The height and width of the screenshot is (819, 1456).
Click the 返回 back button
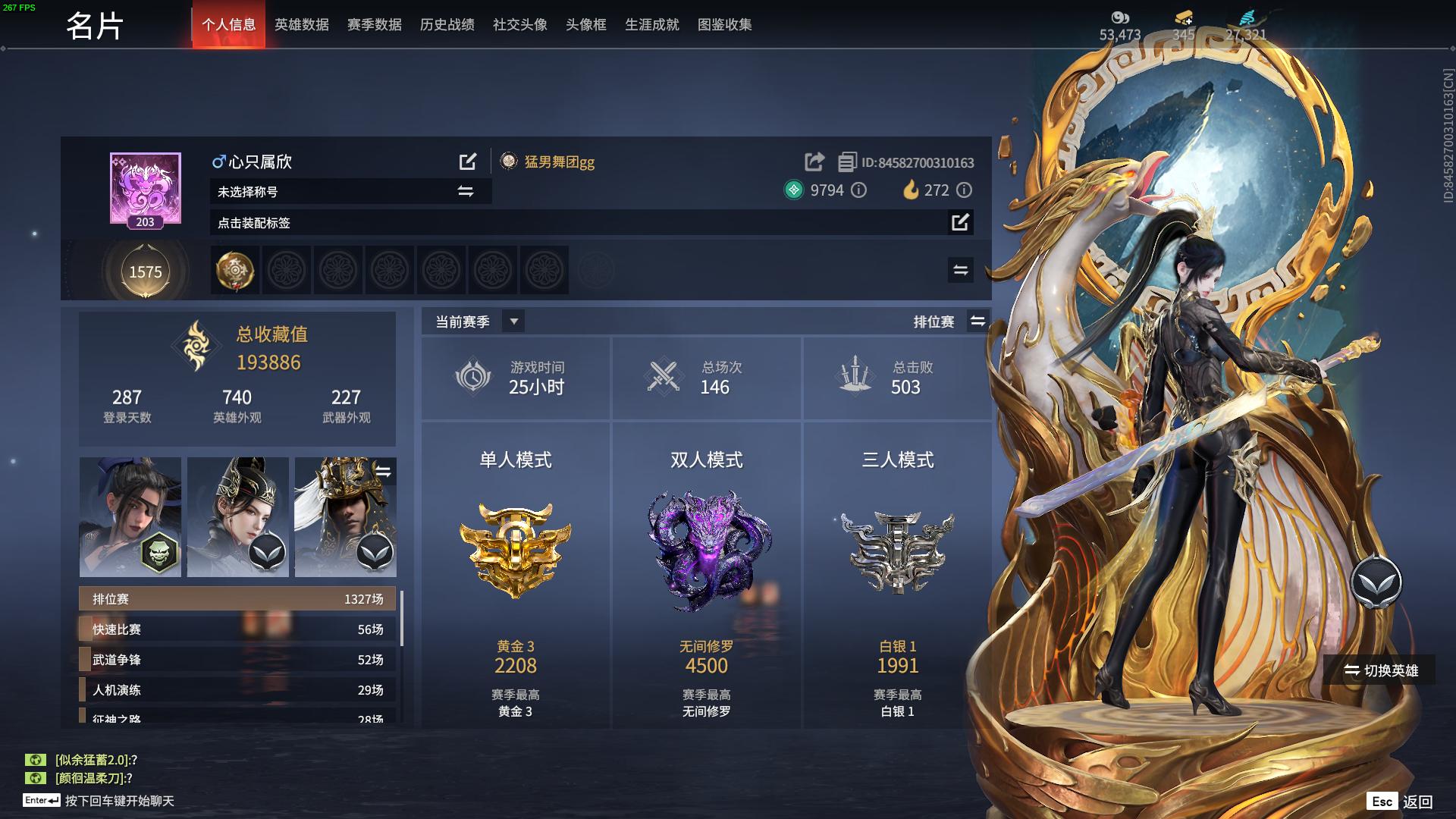(x=1417, y=802)
